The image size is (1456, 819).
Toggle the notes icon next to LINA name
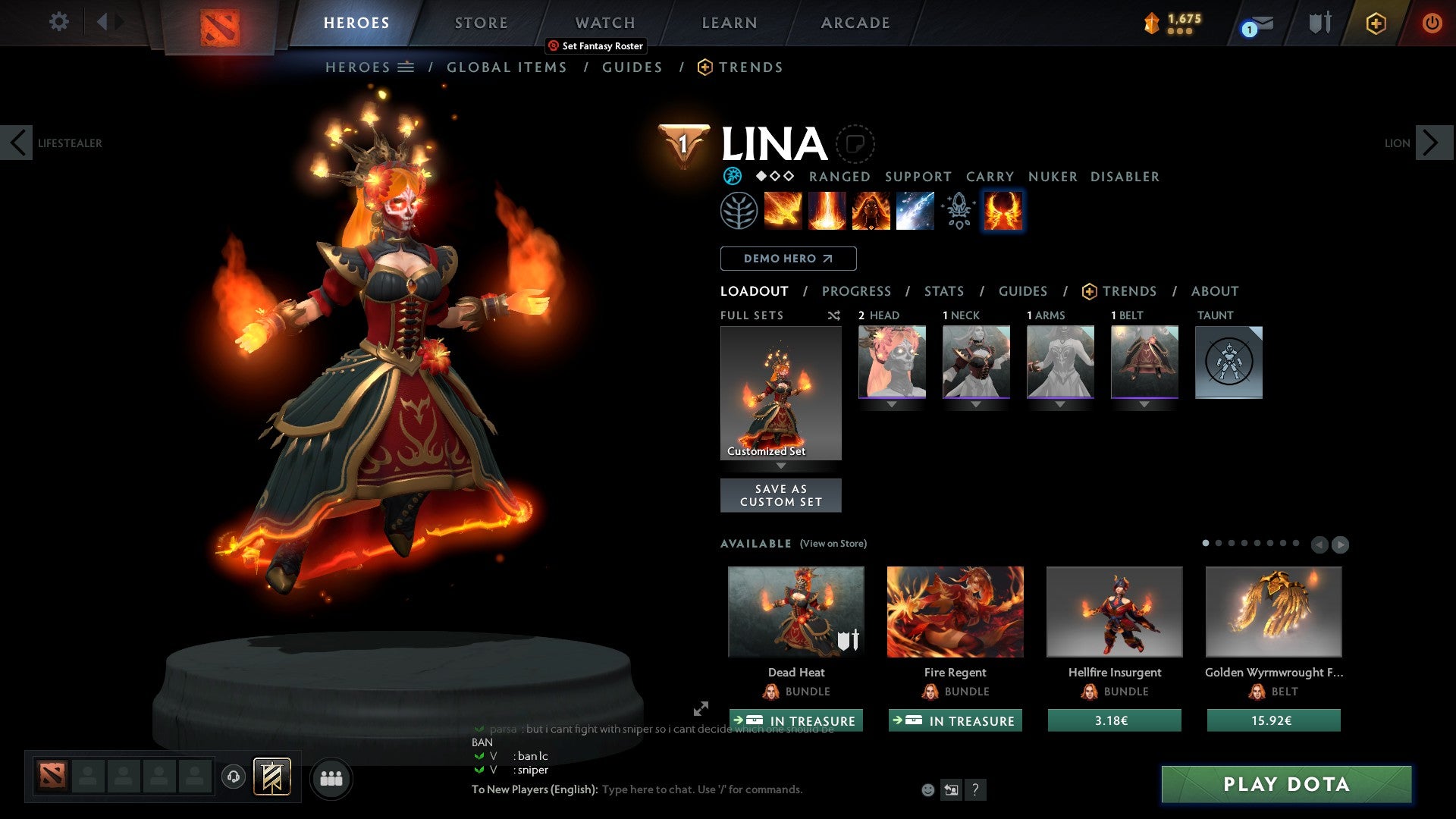tap(855, 143)
